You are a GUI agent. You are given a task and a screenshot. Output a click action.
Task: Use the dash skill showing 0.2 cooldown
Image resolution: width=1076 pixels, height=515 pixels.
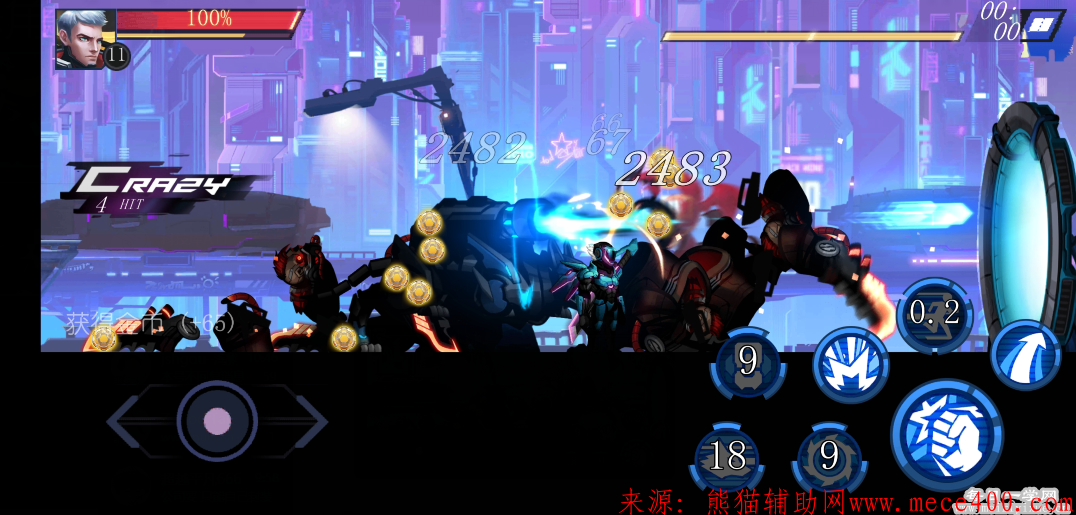click(x=934, y=314)
